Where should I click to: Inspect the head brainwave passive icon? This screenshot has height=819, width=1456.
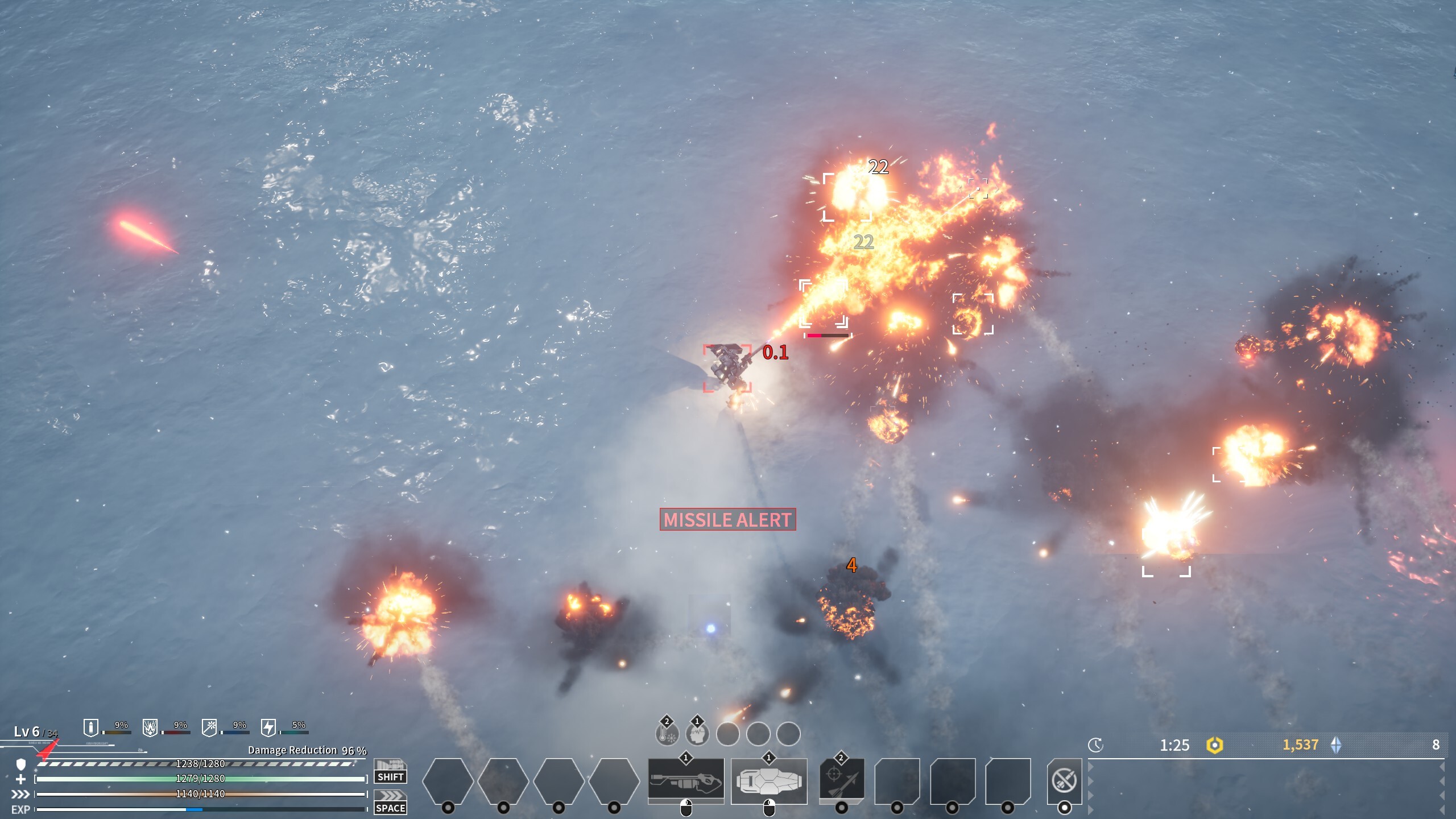[697, 734]
